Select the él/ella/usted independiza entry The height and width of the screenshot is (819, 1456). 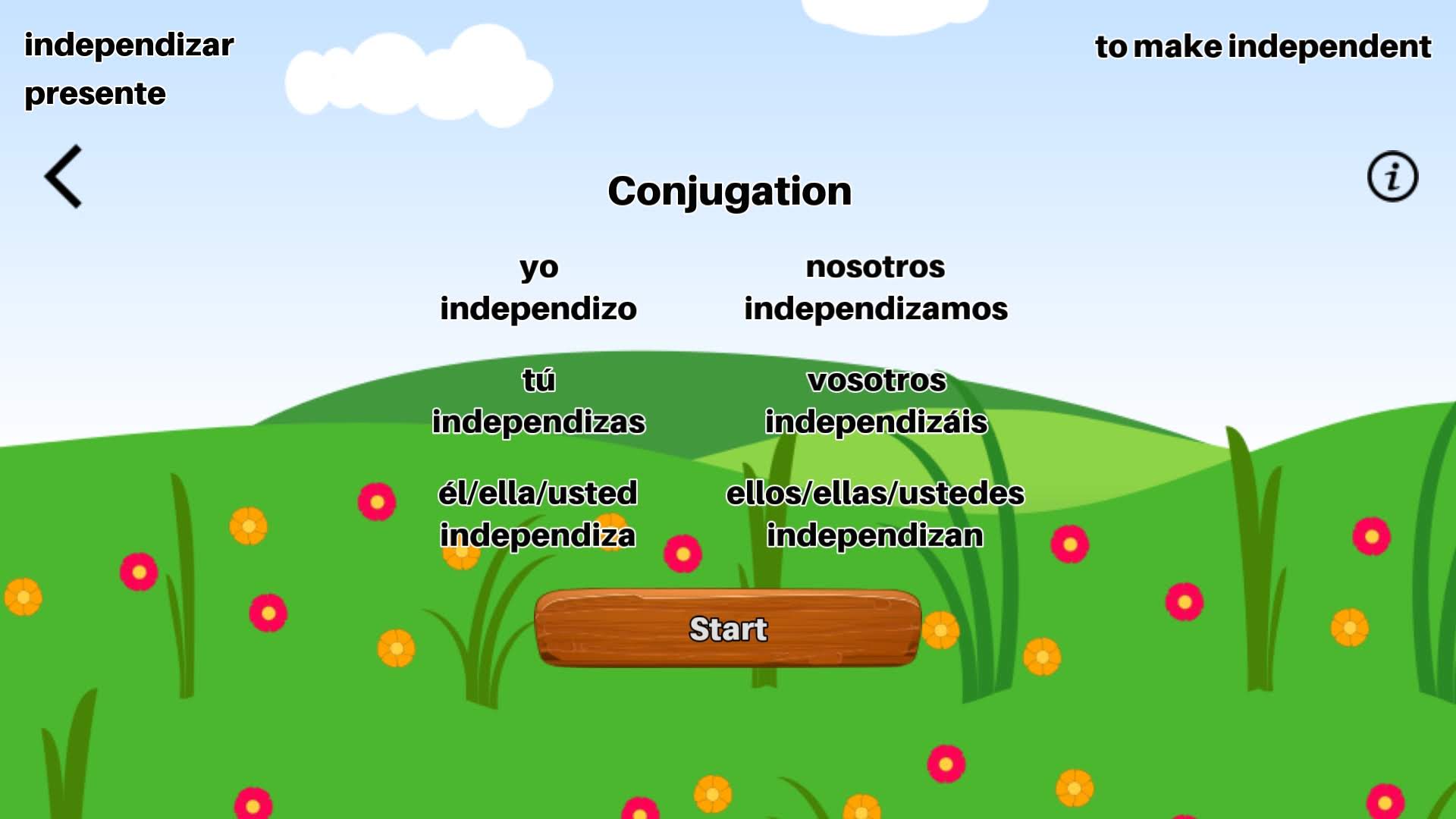[x=538, y=515]
